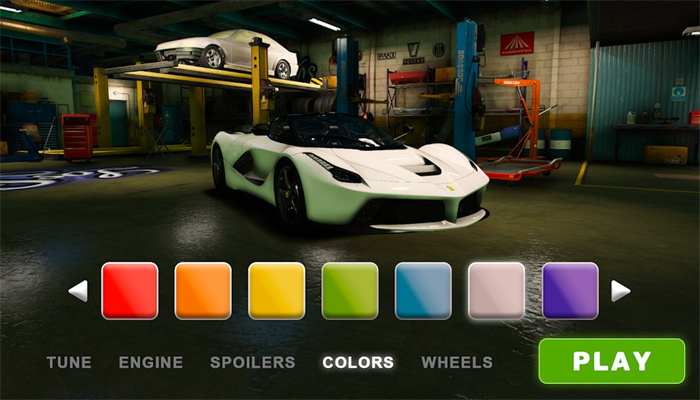Select the COLORS tab
Screen dimensions: 700x400
358,362
